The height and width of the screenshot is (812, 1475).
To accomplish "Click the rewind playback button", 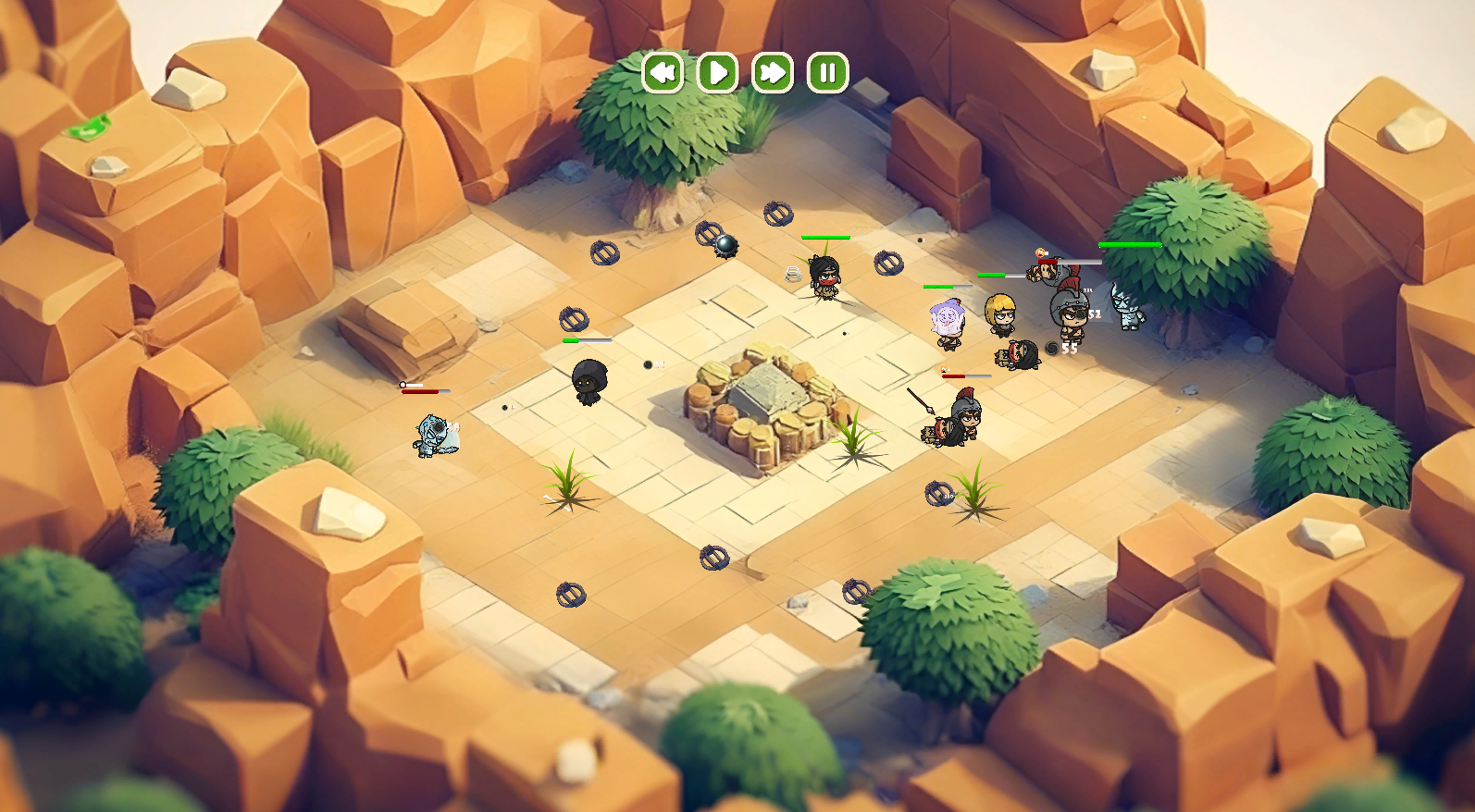I will pyautogui.click(x=663, y=72).
